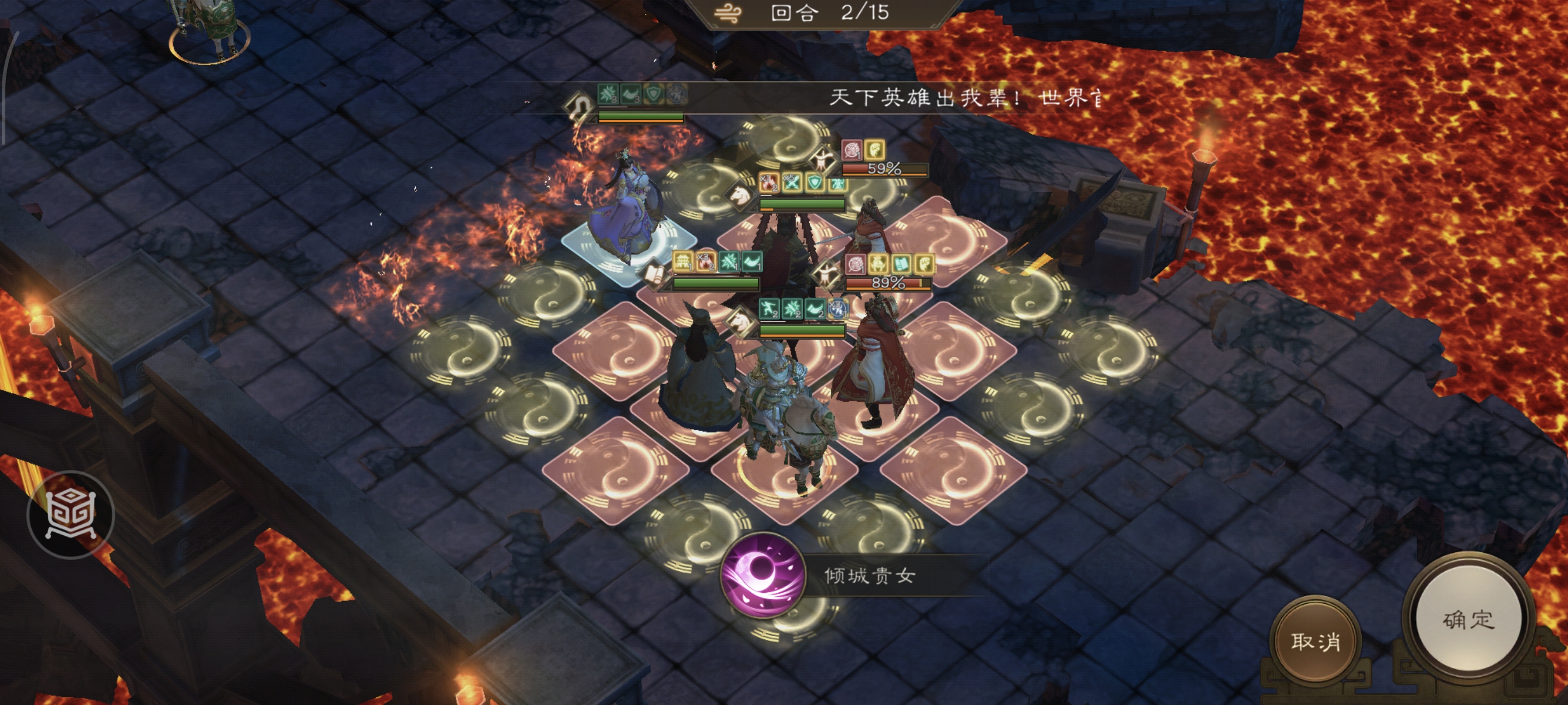Cancel the skill with 取消
The width and height of the screenshot is (1568, 705).
point(1315,641)
